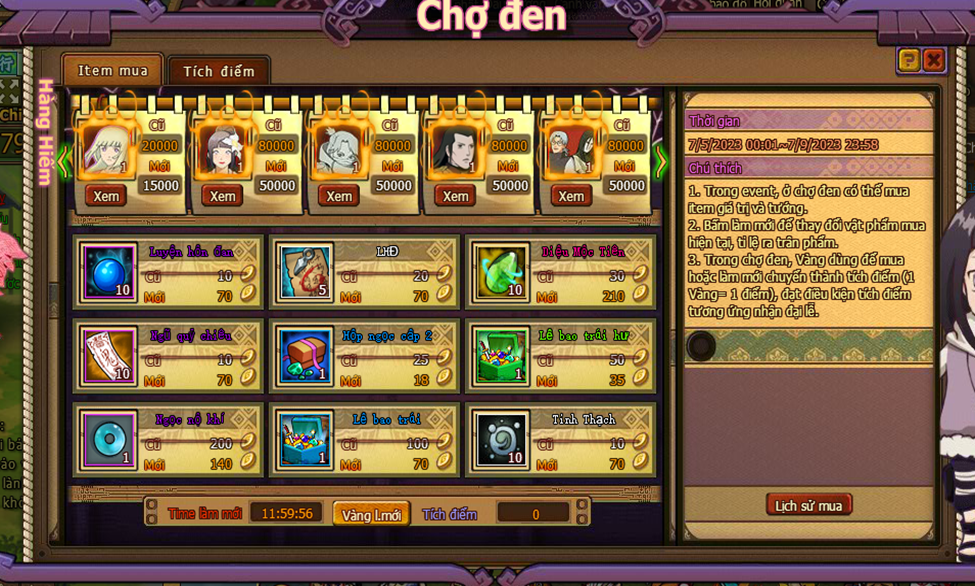Screen dimensions: 975x586
Task: Show previous rare heroes with left arrow
Action: coord(64,161)
